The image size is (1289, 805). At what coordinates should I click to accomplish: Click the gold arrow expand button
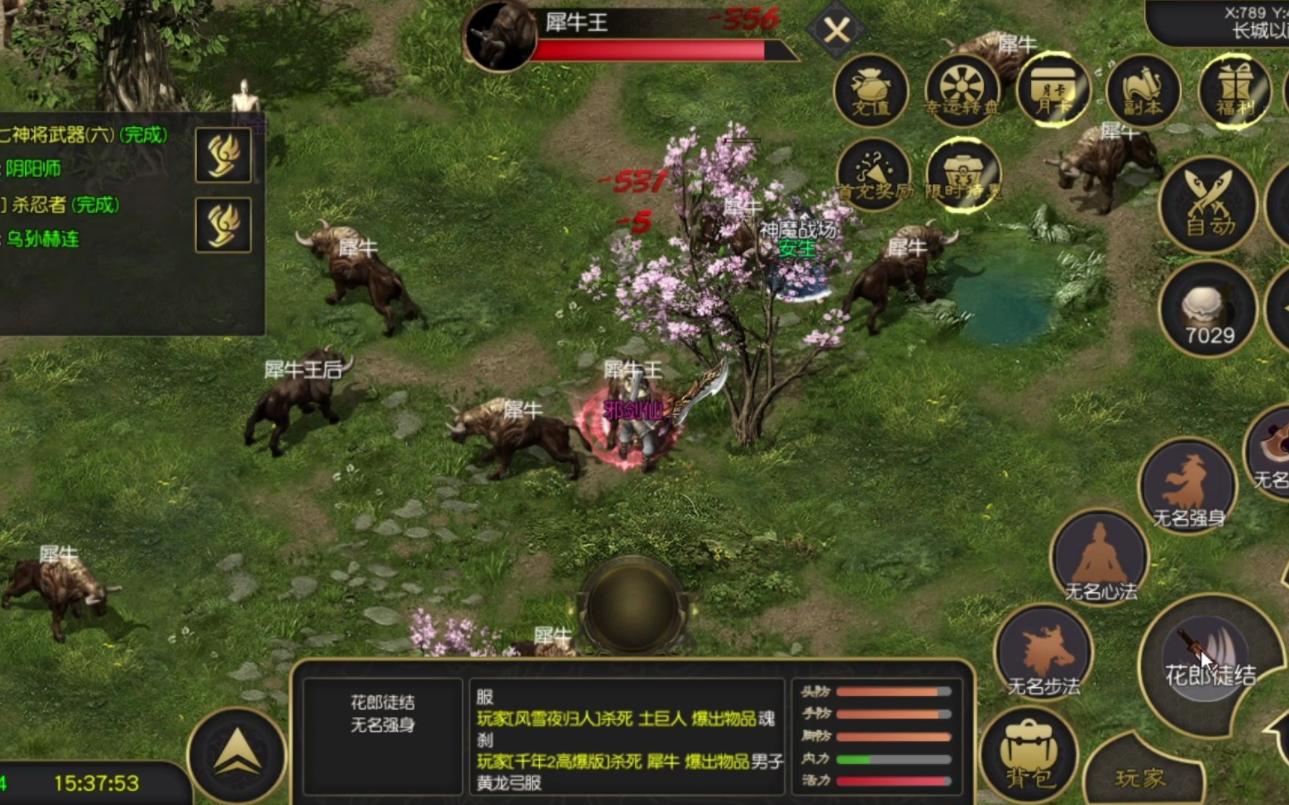click(x=237, y=756)
